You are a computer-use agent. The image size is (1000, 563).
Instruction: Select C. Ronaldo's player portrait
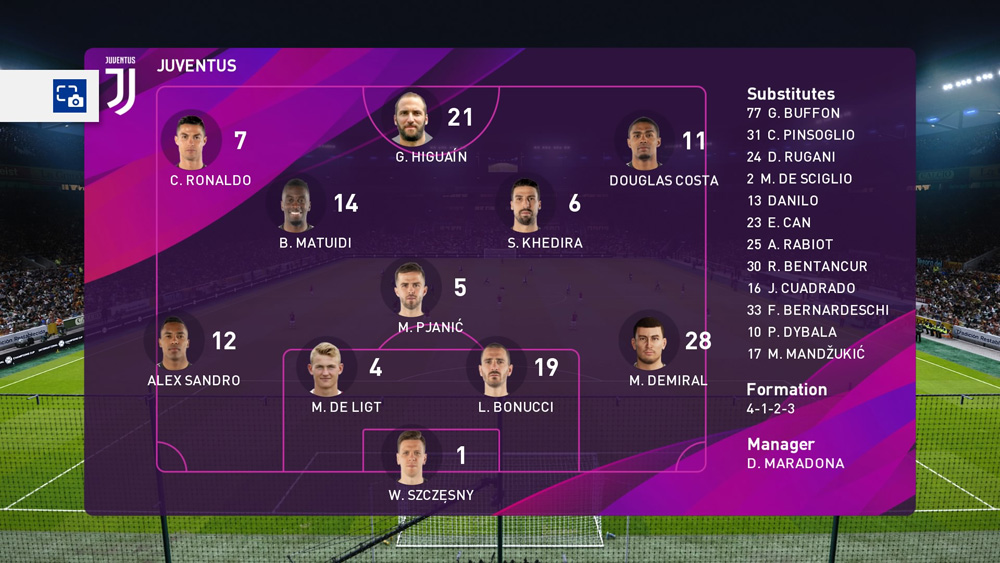191,141
